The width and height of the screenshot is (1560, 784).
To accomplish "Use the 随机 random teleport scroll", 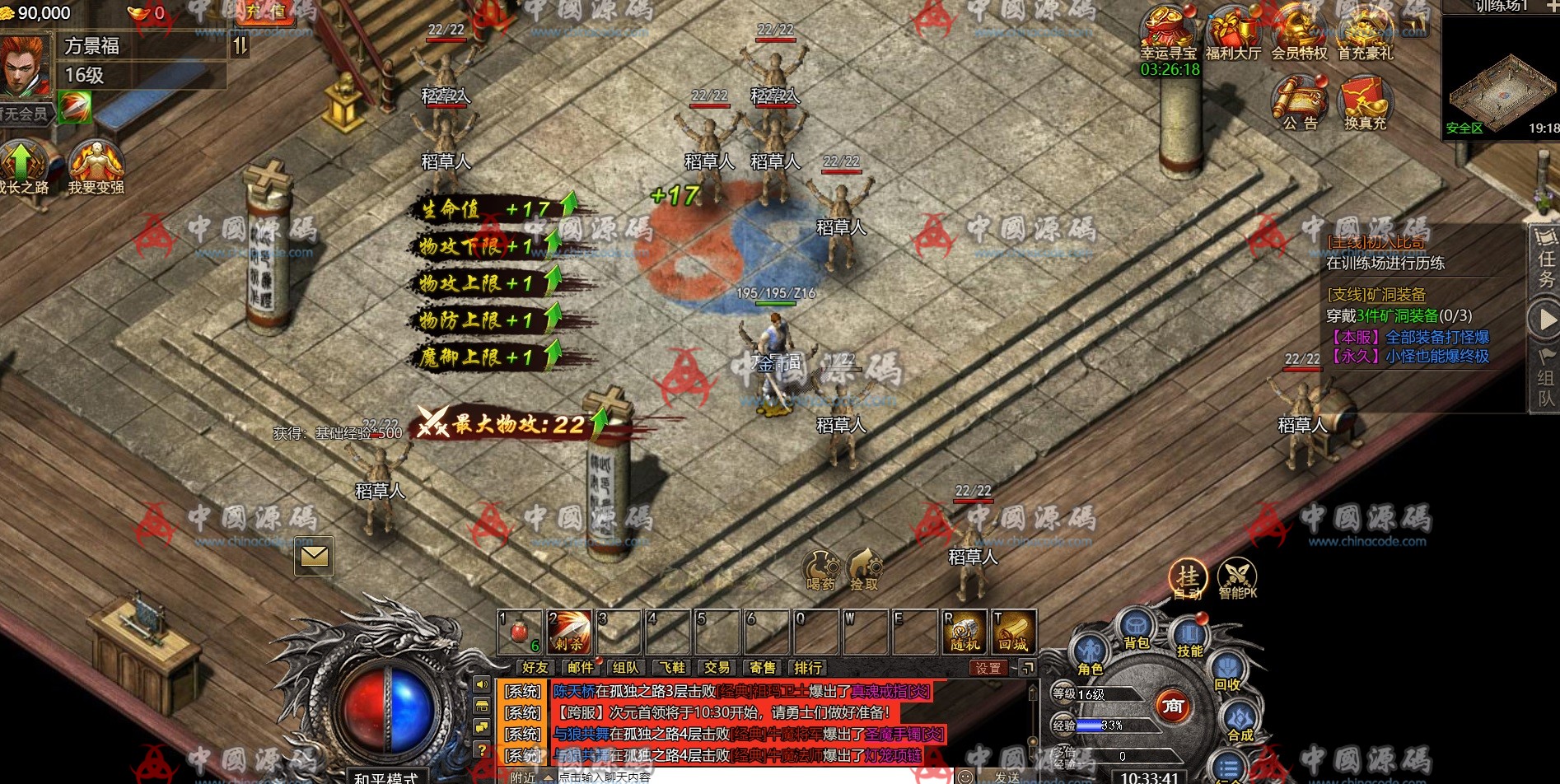I will click(964, 632).
